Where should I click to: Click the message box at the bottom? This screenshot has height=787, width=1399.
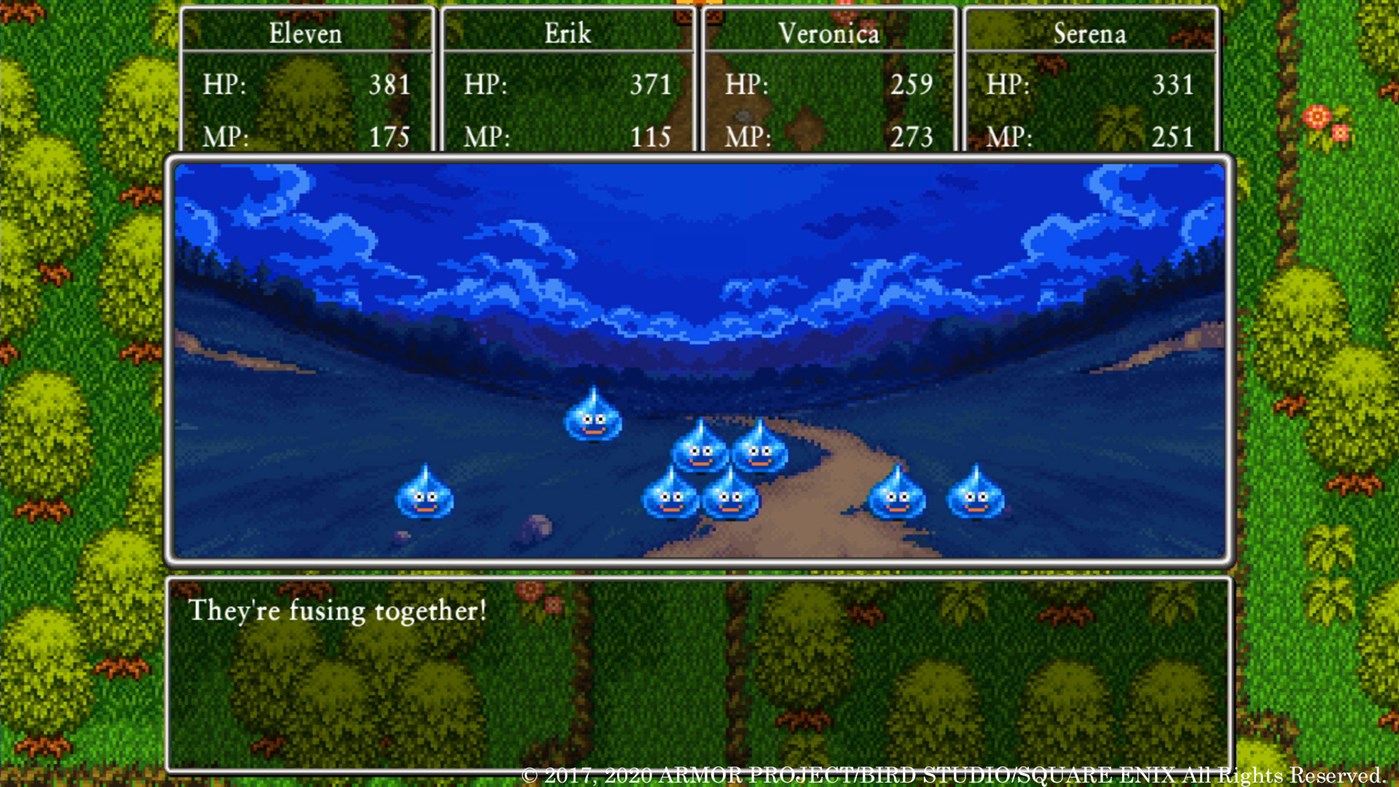click(x=699, y=672)
